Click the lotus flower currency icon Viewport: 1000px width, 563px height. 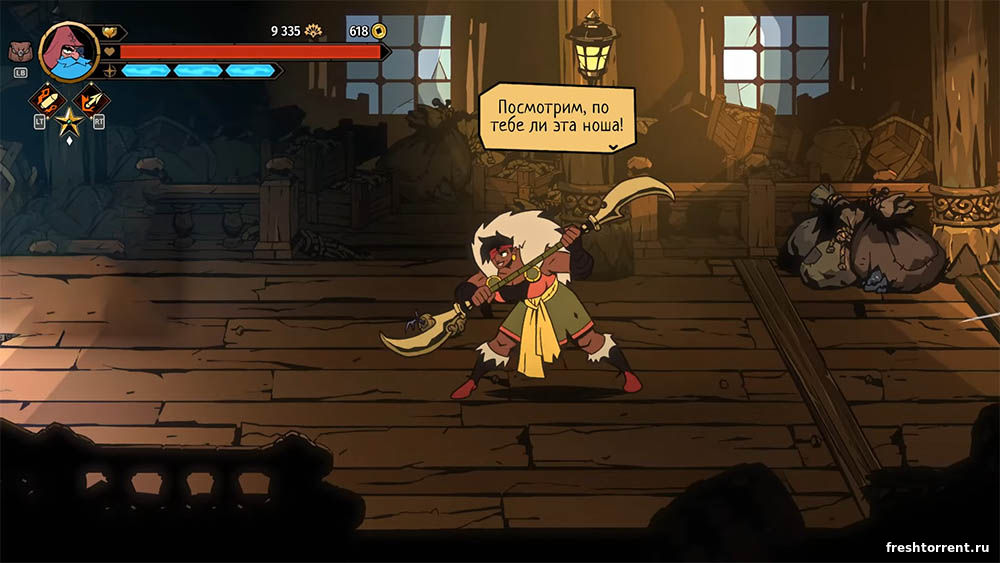click(313, 31)
